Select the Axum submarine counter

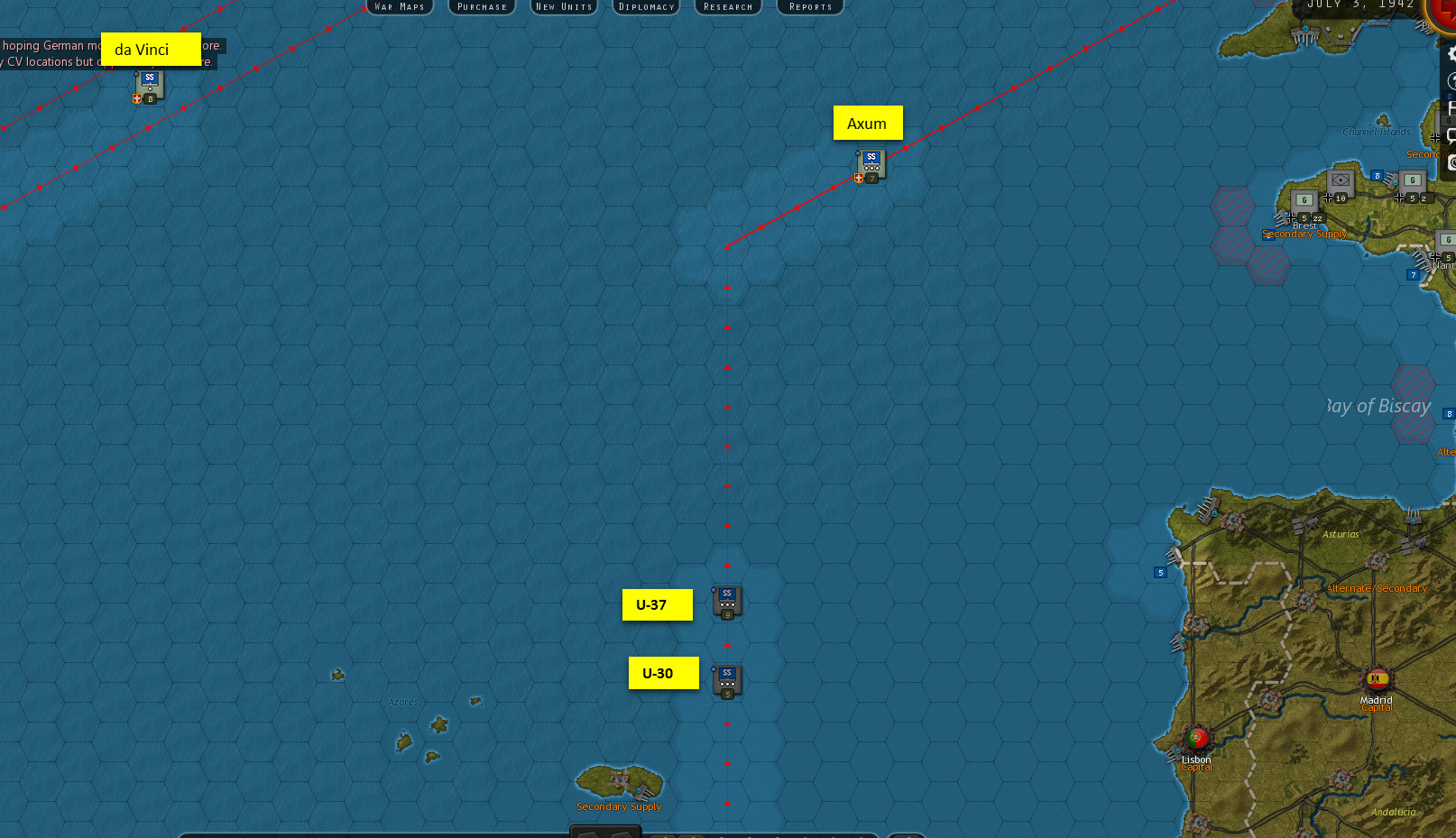click(870, 163)
